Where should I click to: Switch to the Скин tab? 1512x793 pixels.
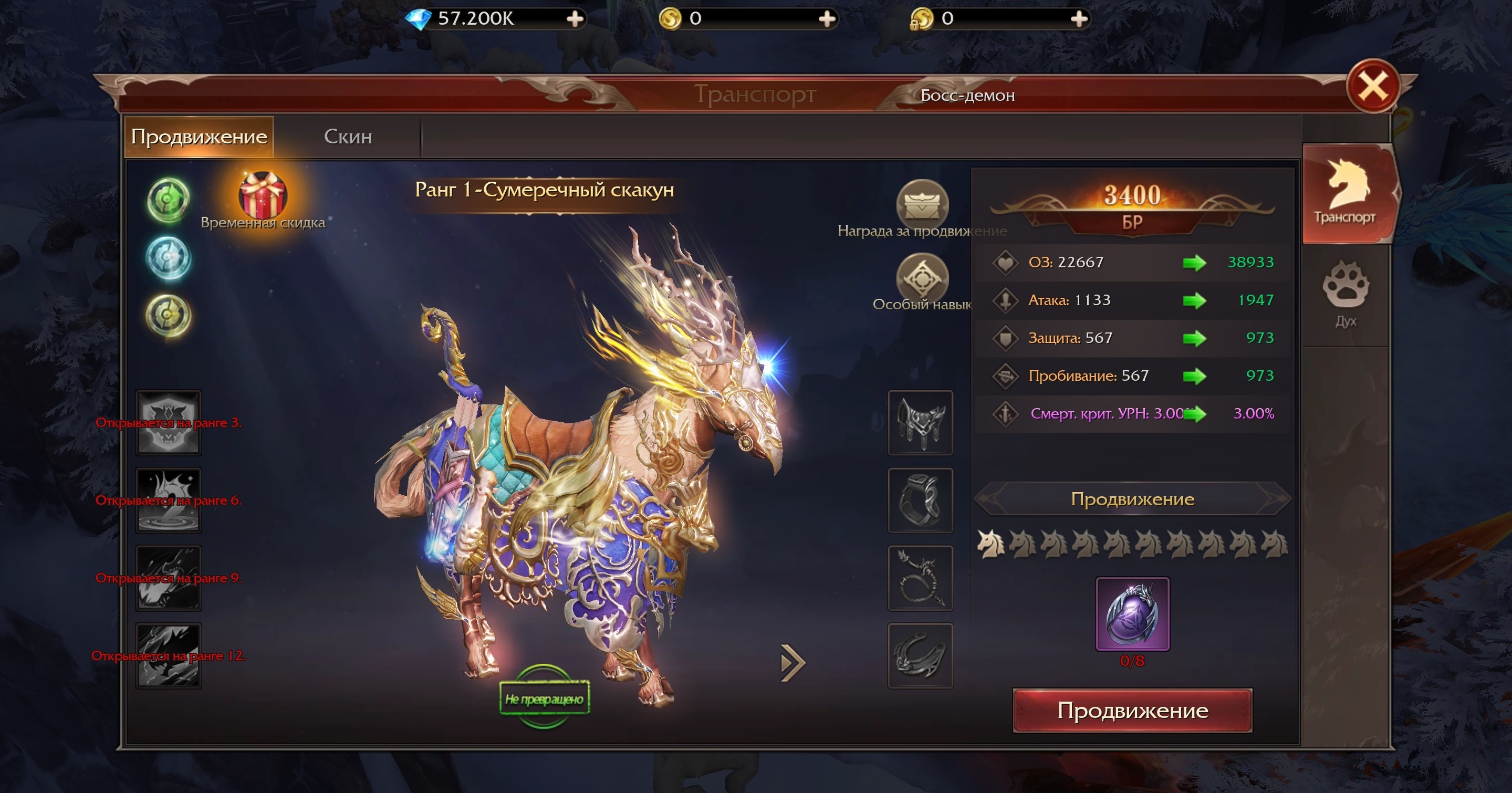tap(348, 137)
